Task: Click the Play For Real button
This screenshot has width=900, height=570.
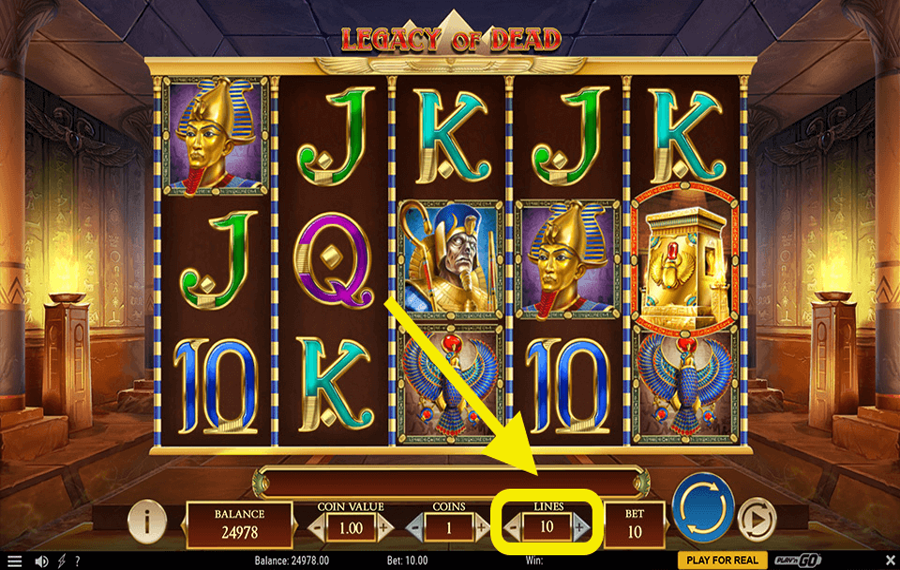Action: point(723,560)
